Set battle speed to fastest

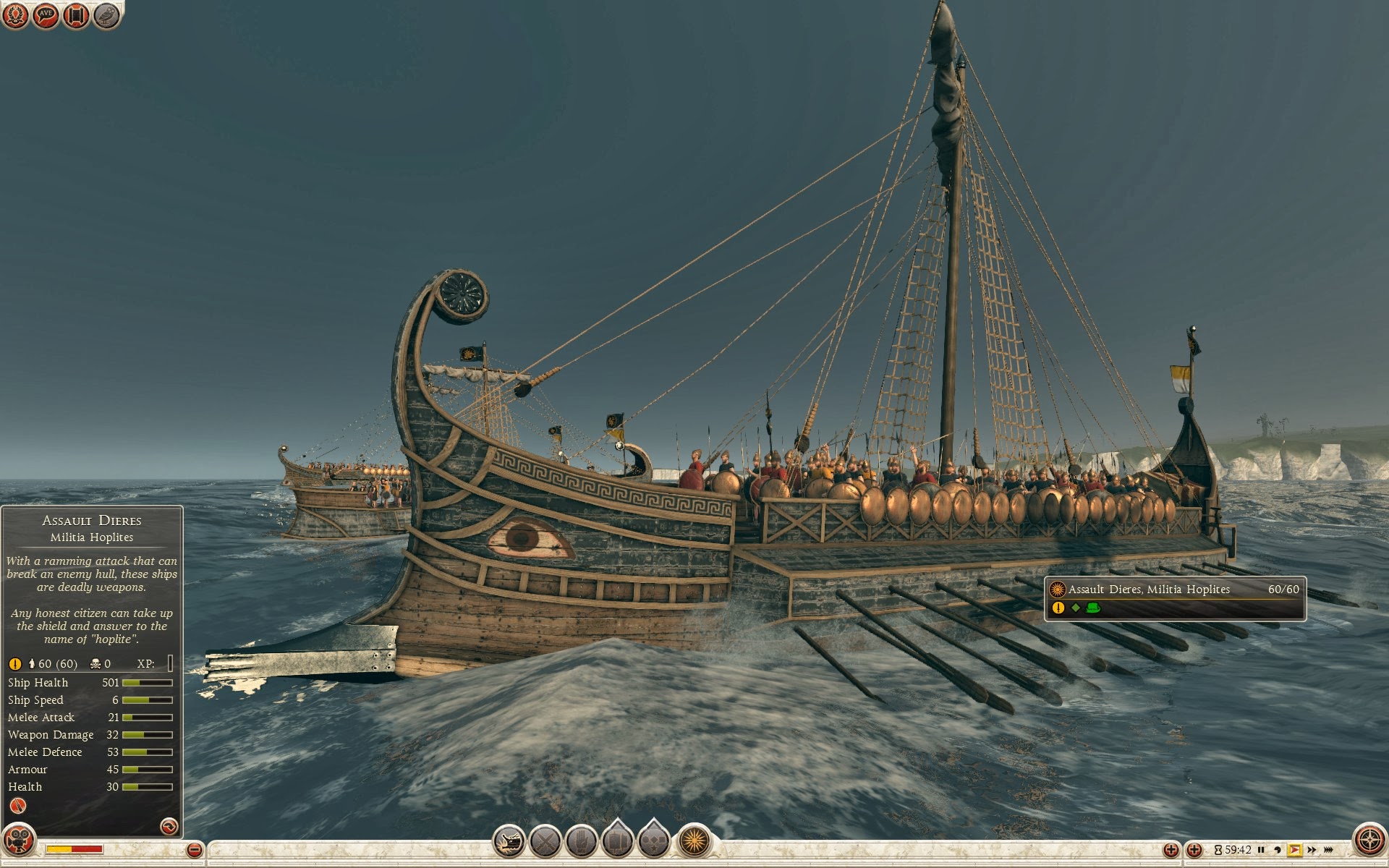pyautogui.click(x=1328, y=850)
